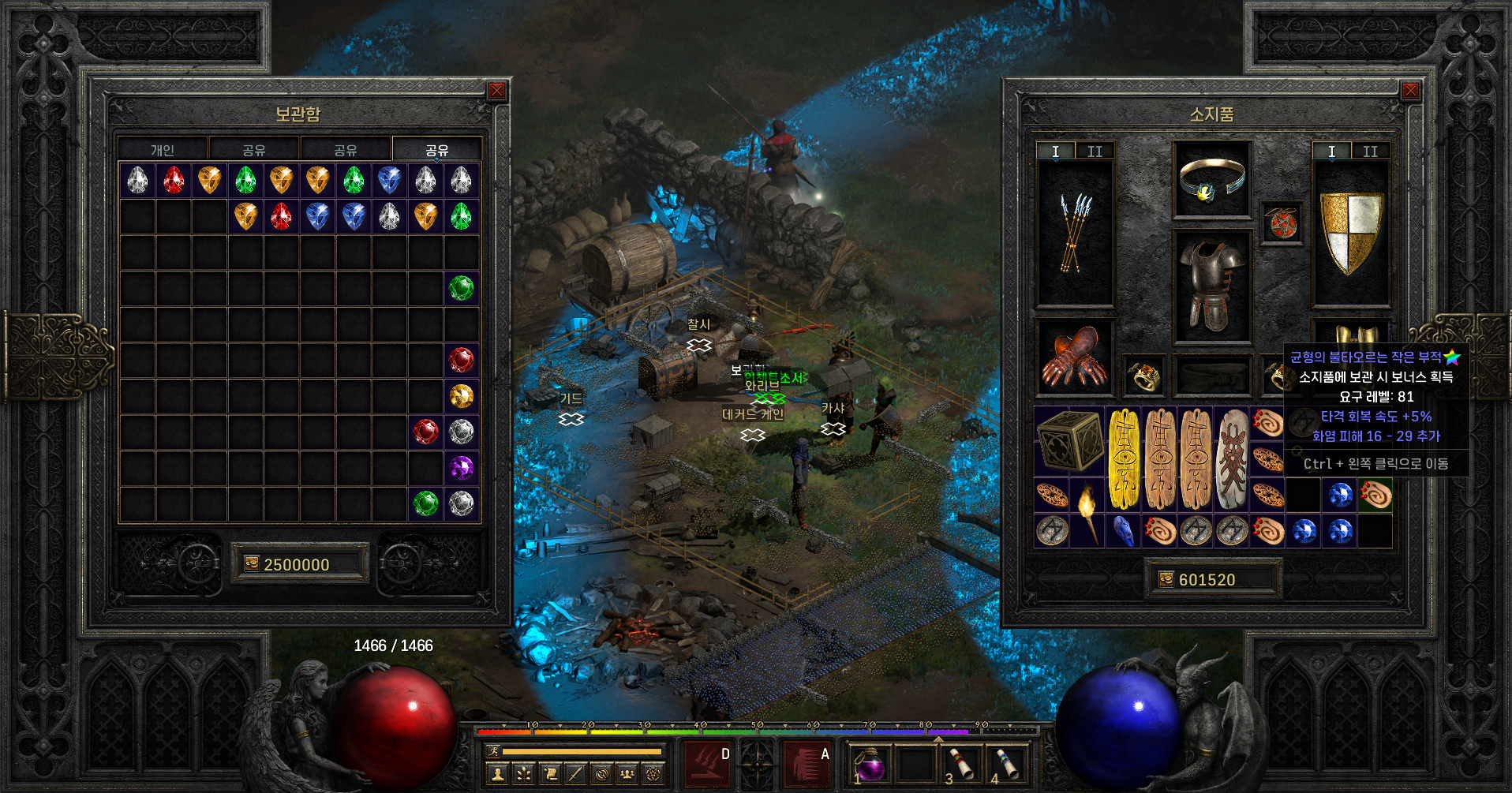
Task: Click the equipped circlet helm slot
Action: (x=1211, y=180)
